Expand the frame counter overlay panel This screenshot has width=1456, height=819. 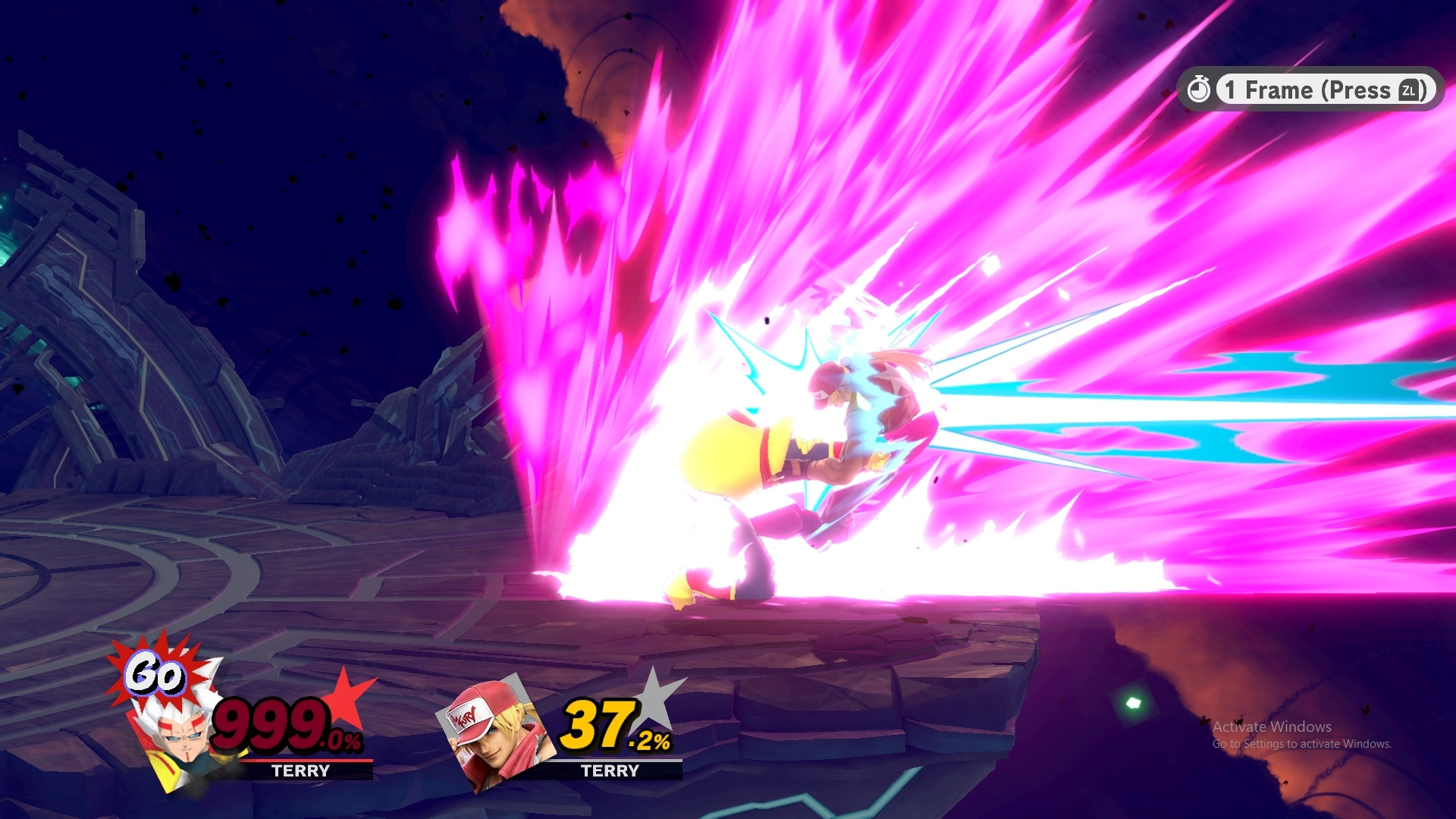tap(1308, 89)
